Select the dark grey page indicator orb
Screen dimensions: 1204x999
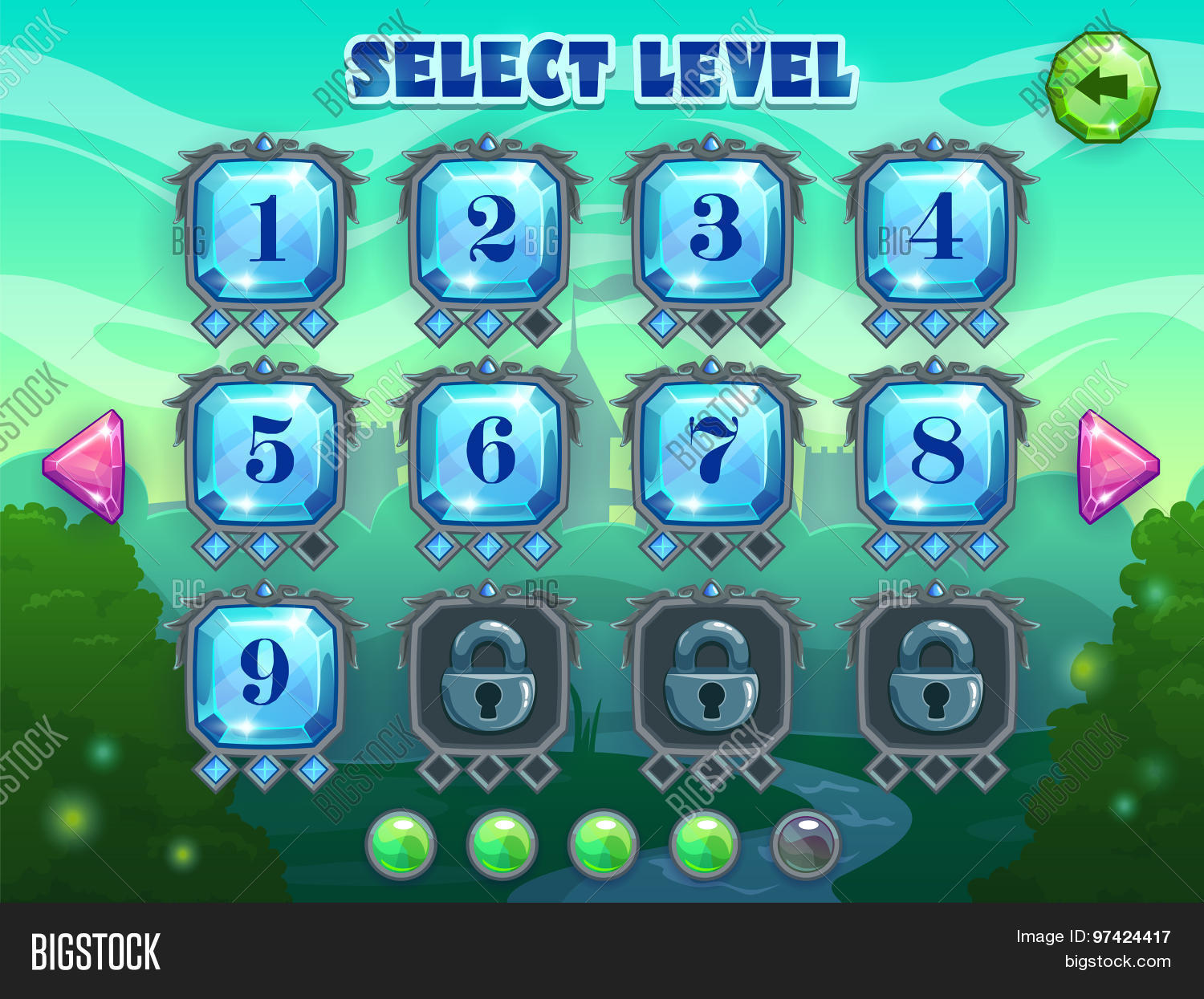pos(805,845)
